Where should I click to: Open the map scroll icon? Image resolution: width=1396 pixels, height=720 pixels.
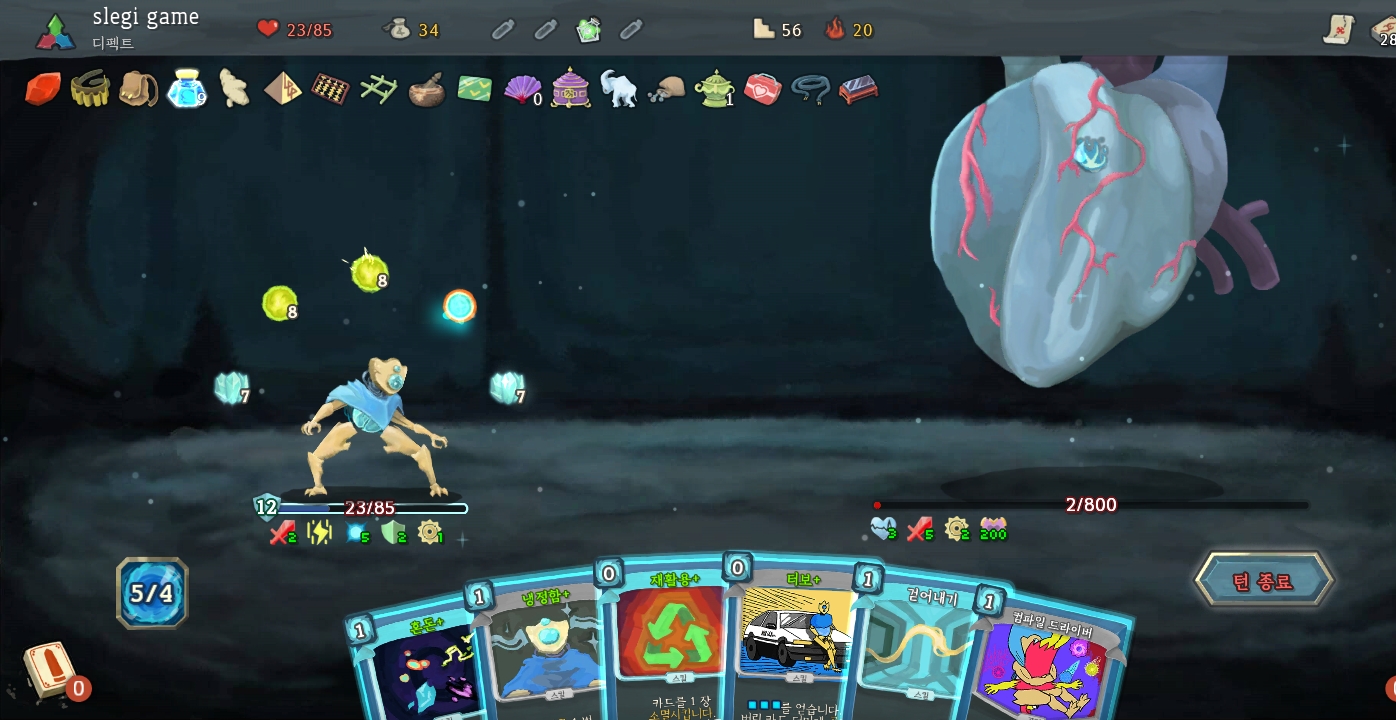click(1338, 30)
